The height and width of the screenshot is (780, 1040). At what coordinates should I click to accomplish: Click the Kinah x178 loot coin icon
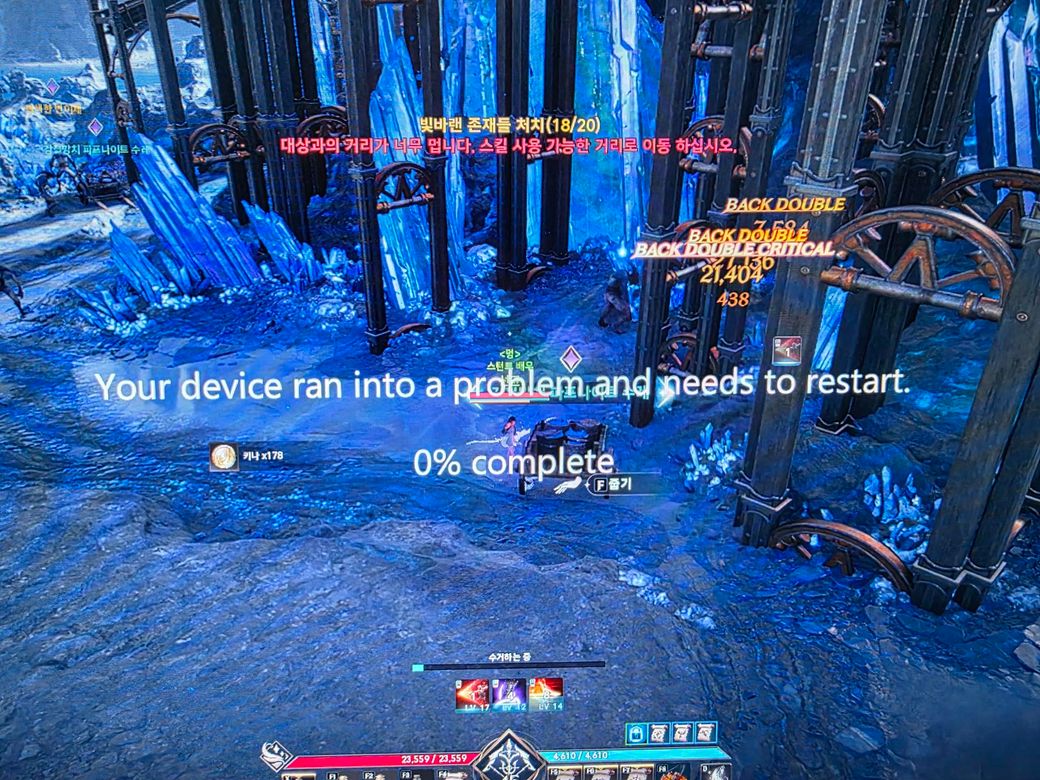point(224,457)
